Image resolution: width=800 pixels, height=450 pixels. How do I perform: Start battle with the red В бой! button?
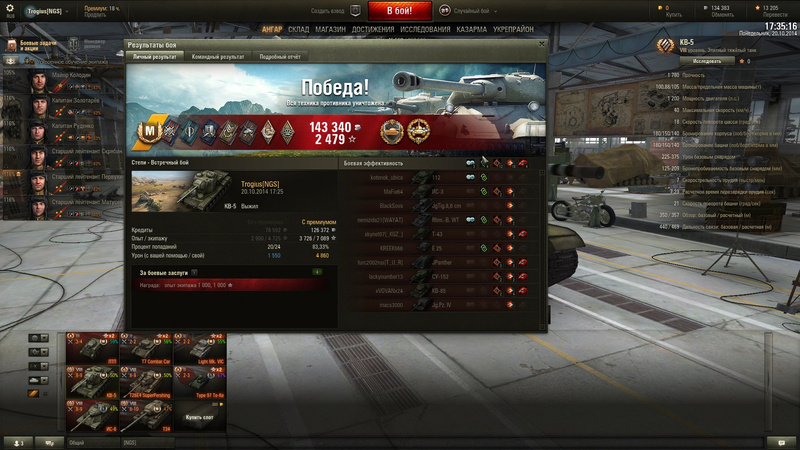tap(399, 11)
